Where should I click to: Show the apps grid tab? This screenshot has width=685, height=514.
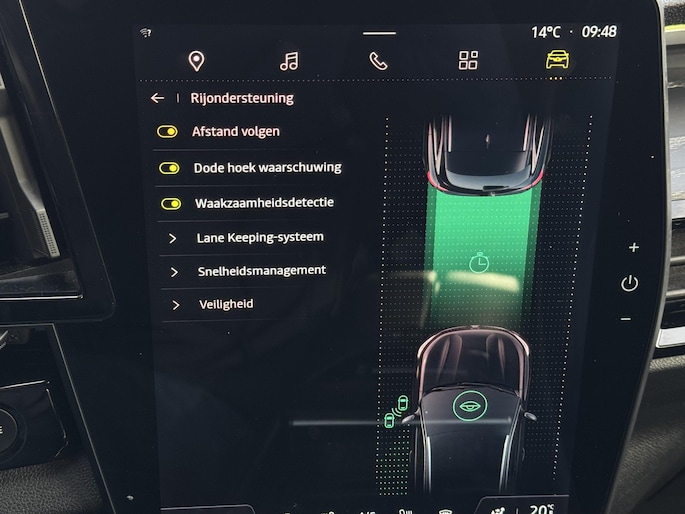pyautogui.click(x=468, y=61)
